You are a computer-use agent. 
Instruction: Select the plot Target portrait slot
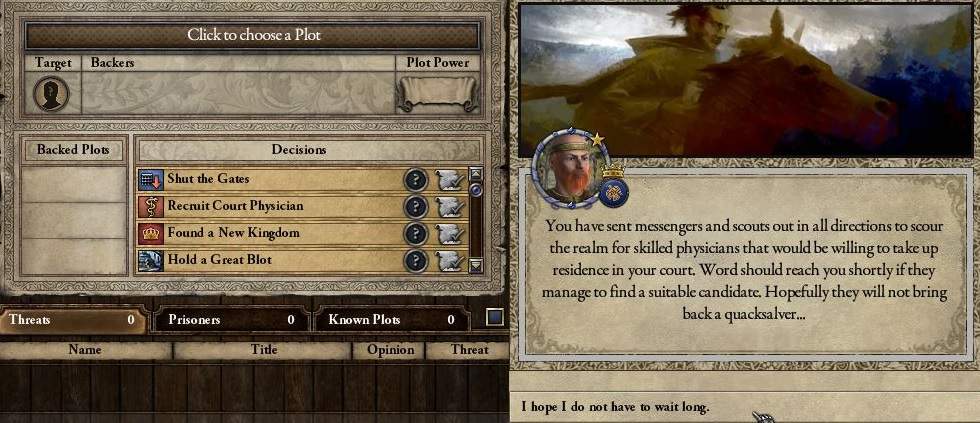51,94
